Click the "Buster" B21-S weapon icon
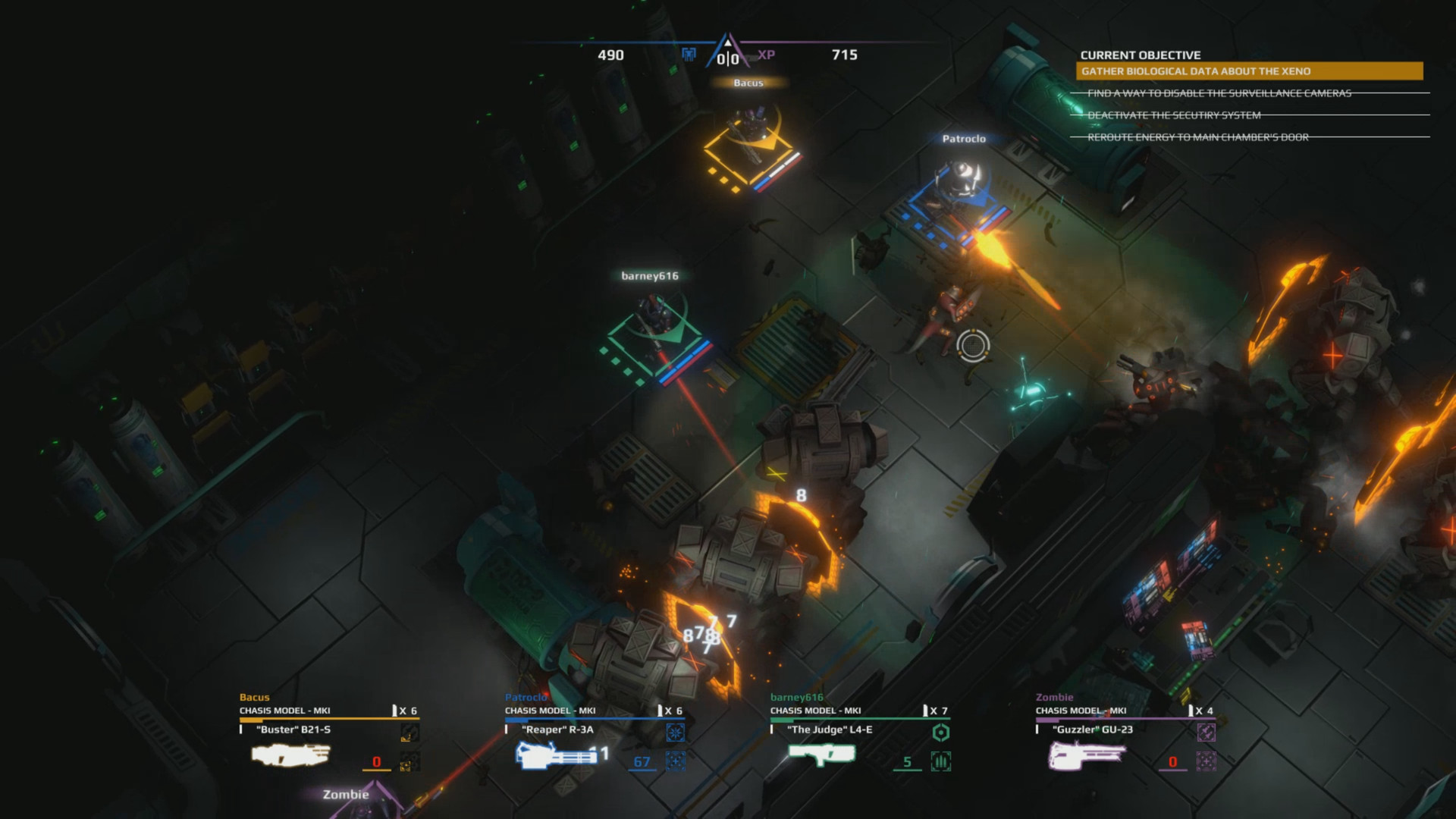1456x819 pixels. 290,755
